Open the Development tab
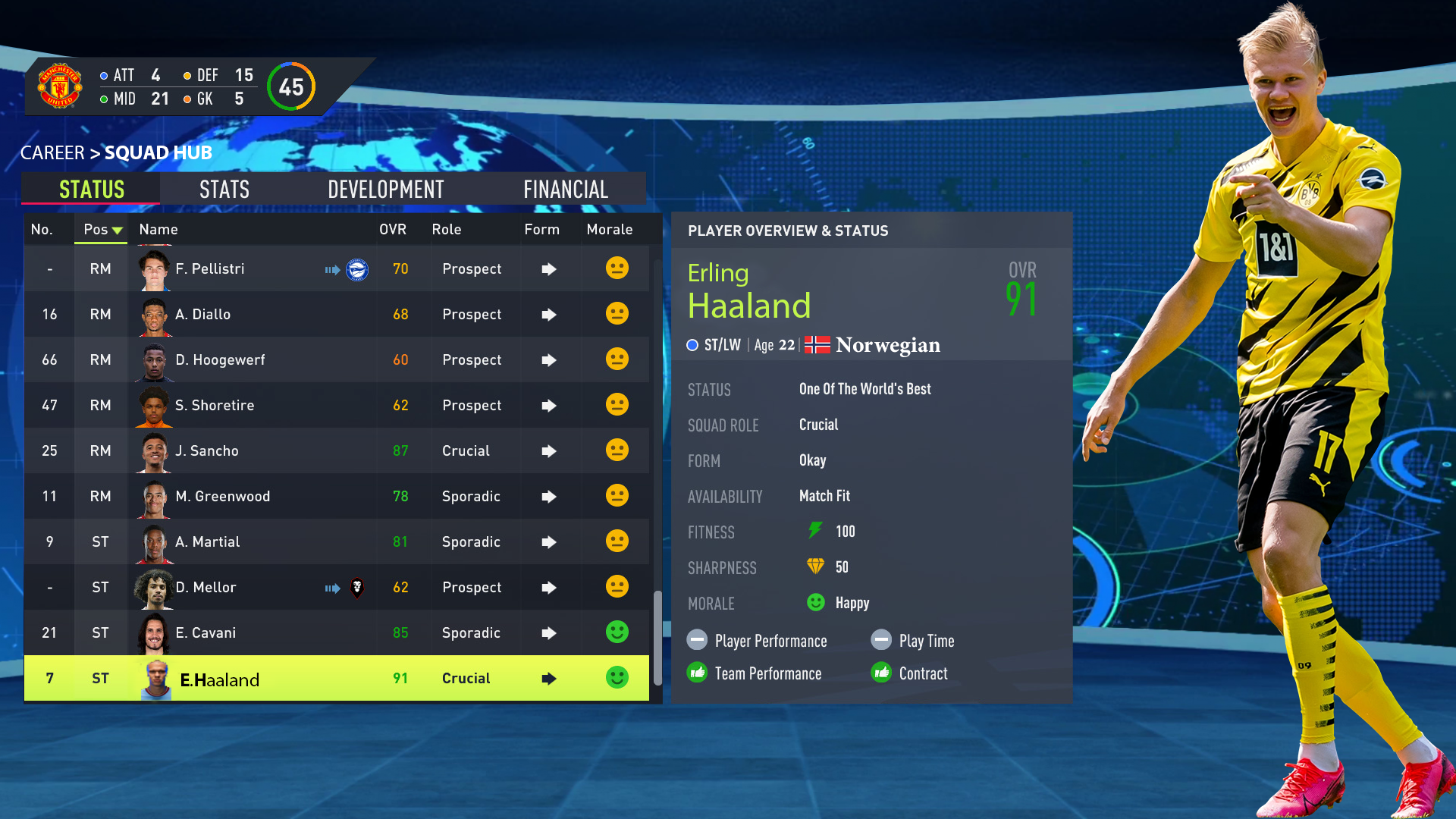The width and height of the screenshot is (1456, 819). (x=385, y=189)
